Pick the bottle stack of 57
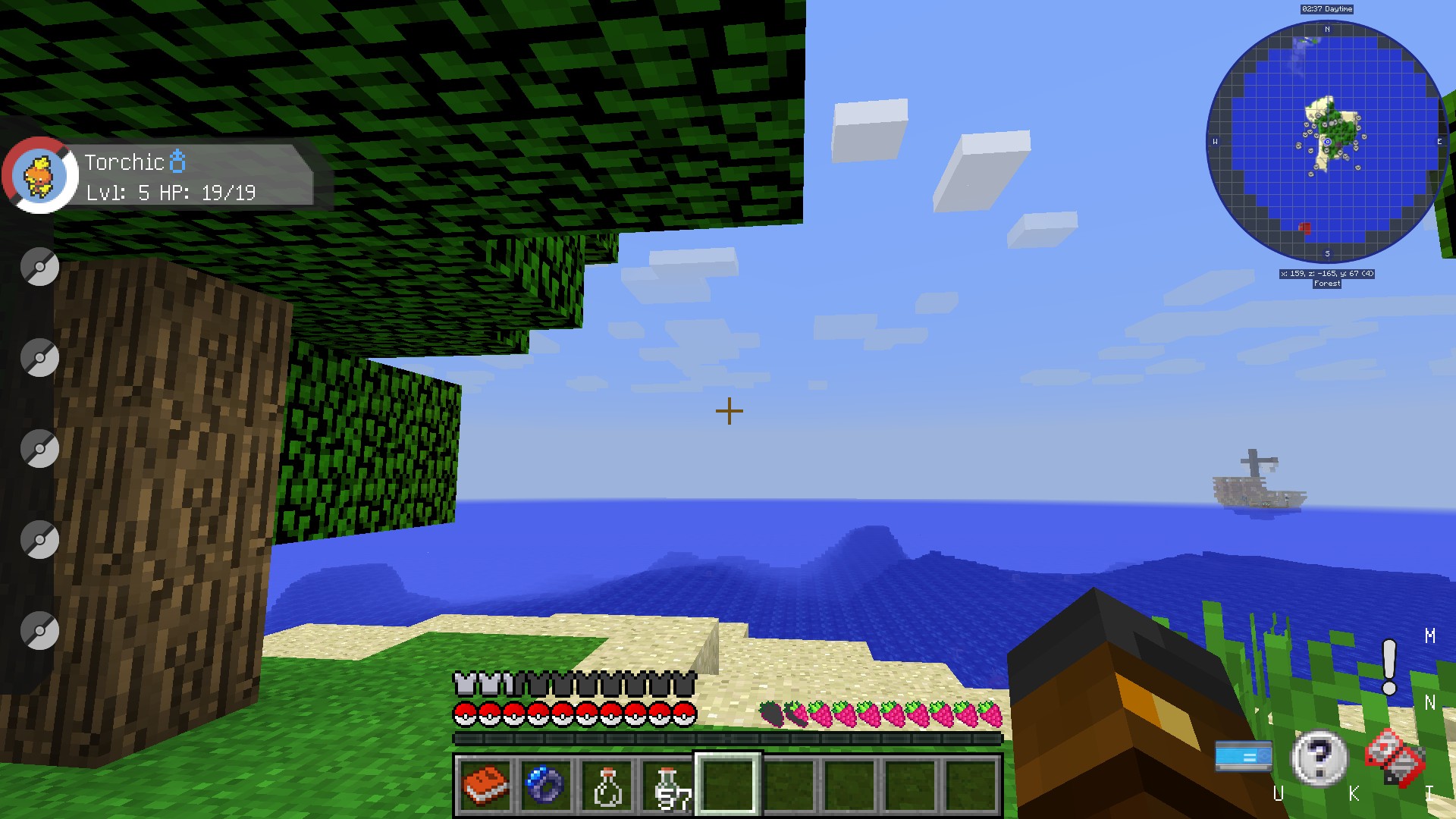Screen dimensions: 1456x819 [668, 785]
